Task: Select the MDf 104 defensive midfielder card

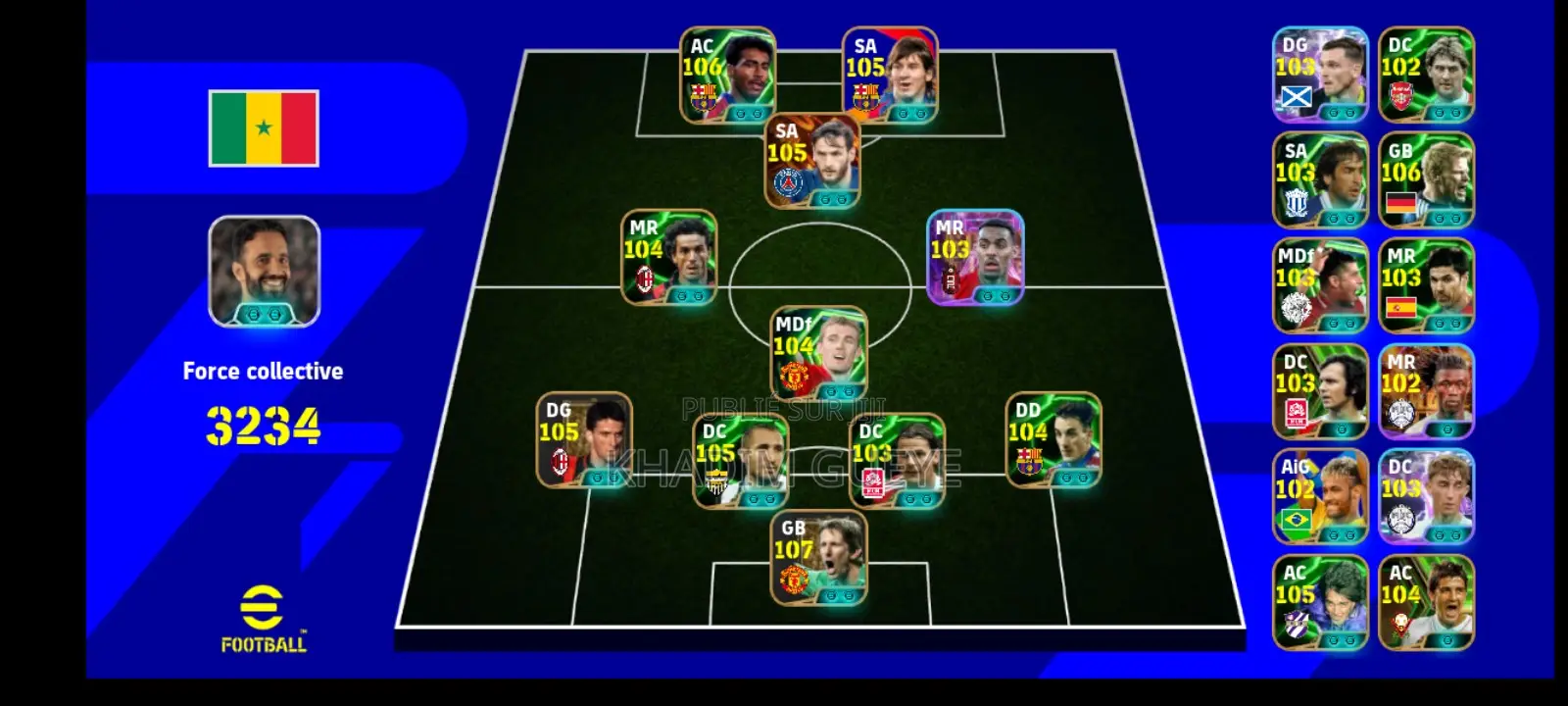Action: [x=818, y=348]
